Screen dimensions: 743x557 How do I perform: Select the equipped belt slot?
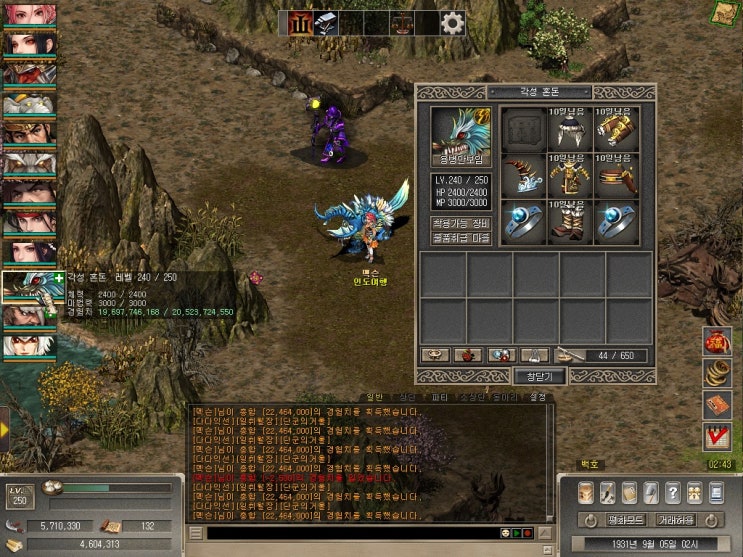(617, 176)
